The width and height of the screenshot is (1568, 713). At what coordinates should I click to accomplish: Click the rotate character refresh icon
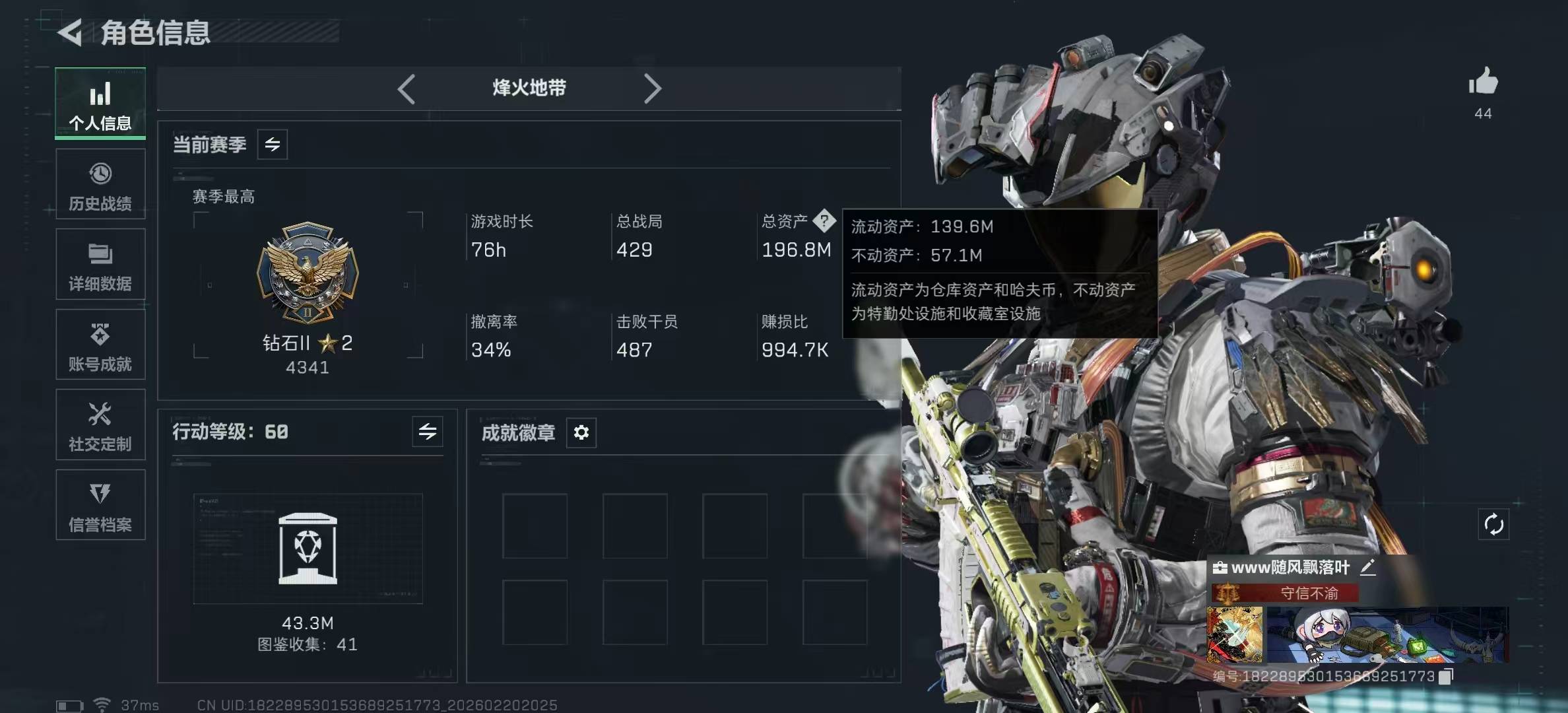[x=1493, y=525]
